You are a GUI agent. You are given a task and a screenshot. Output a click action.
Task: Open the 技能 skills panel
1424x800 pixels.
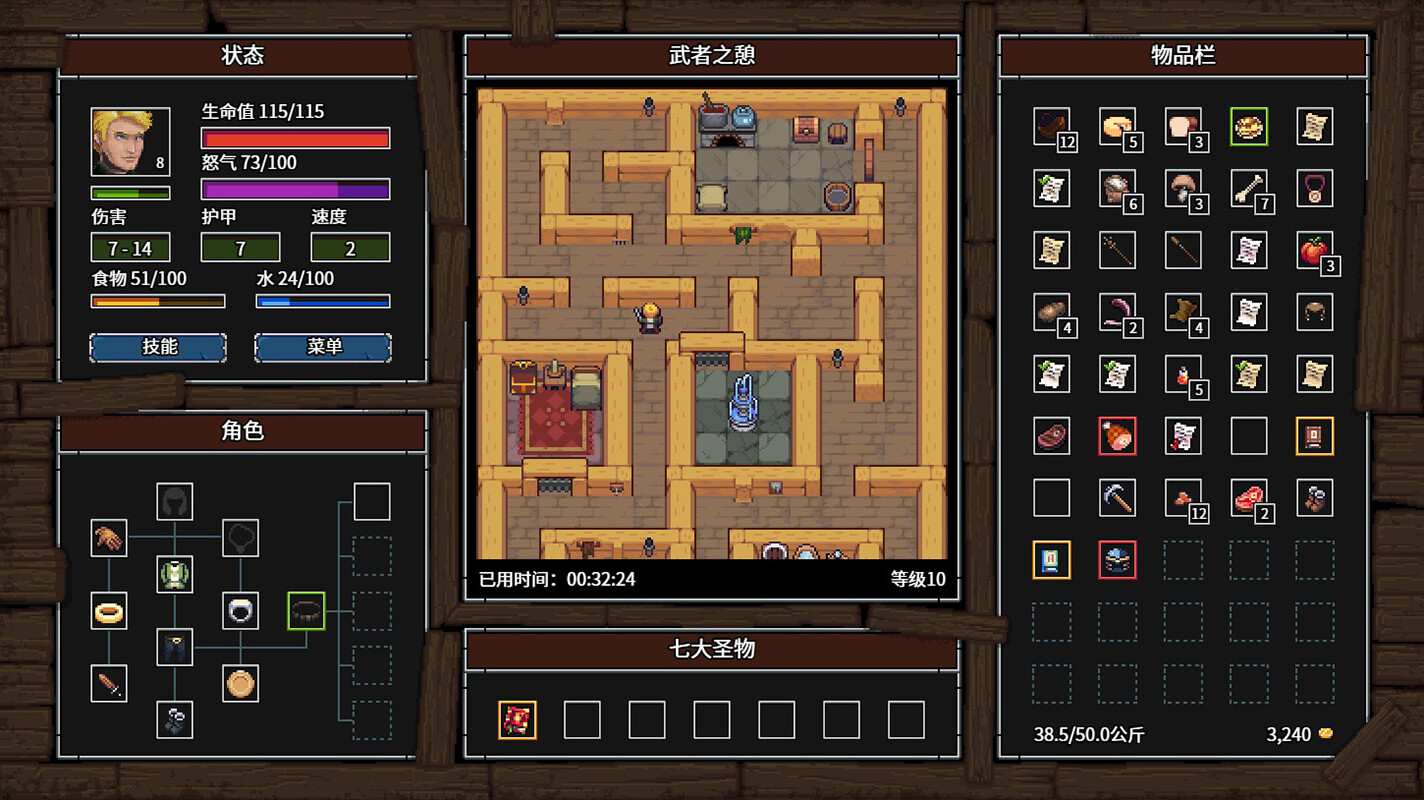point(158,347)
